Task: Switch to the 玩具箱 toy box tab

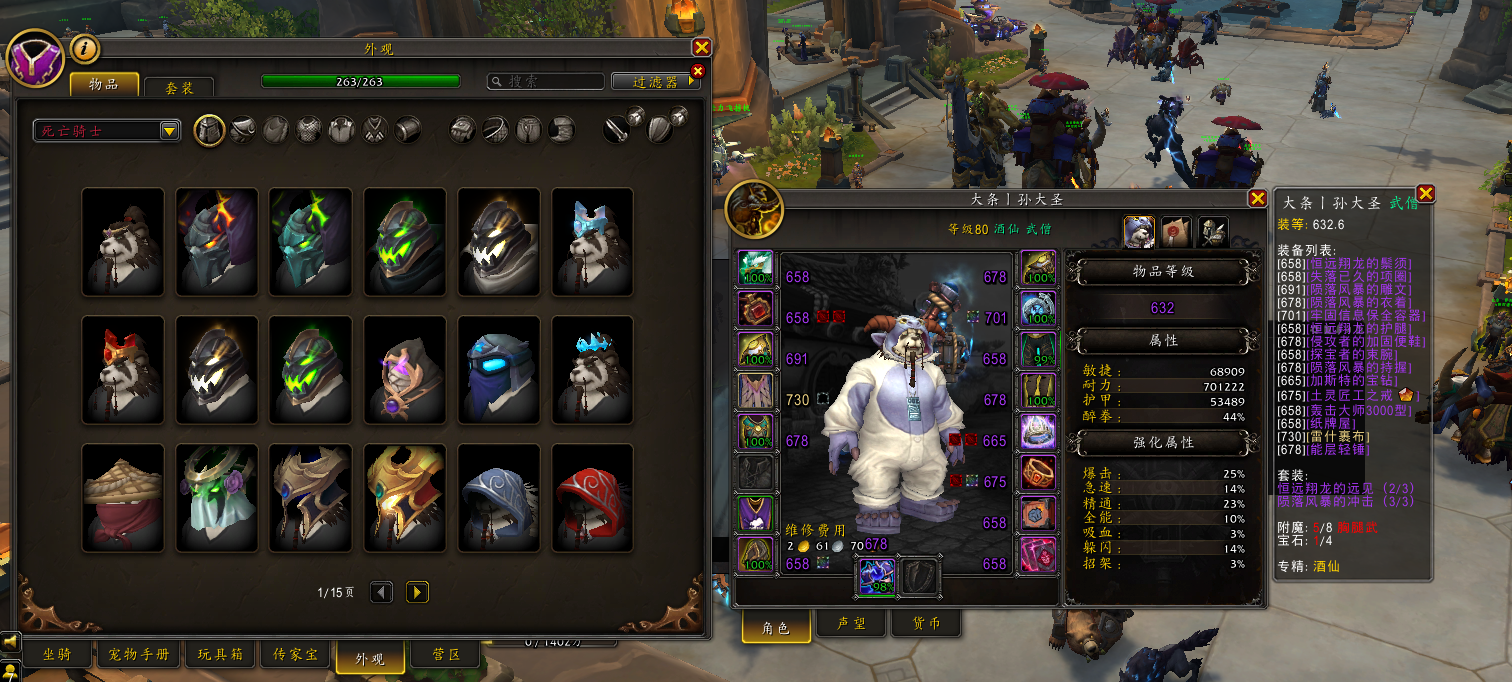Action: click(x=220, y=655)
